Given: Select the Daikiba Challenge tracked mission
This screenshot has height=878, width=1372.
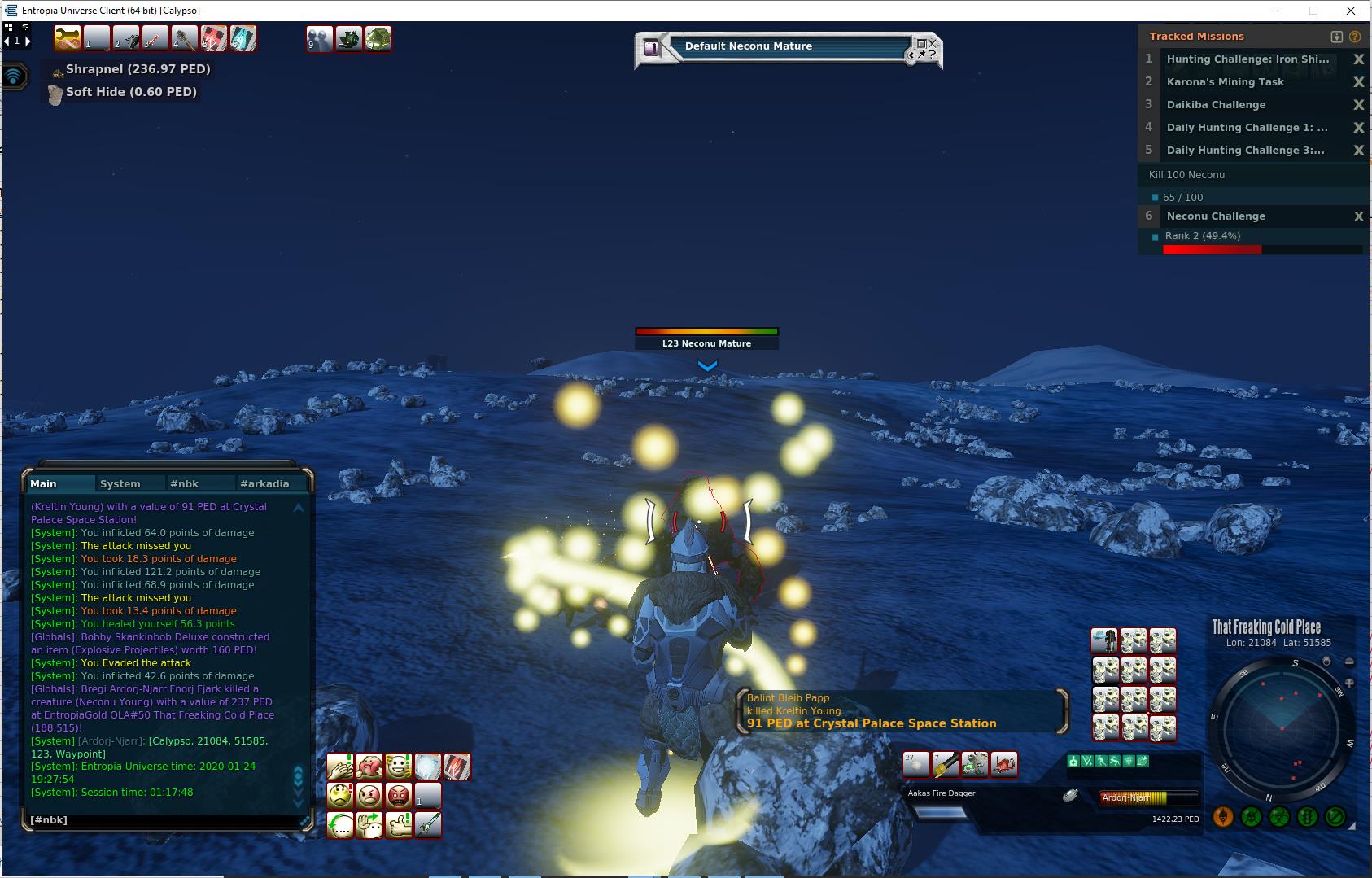Looking at the screenshot, I should (1216, 105).
